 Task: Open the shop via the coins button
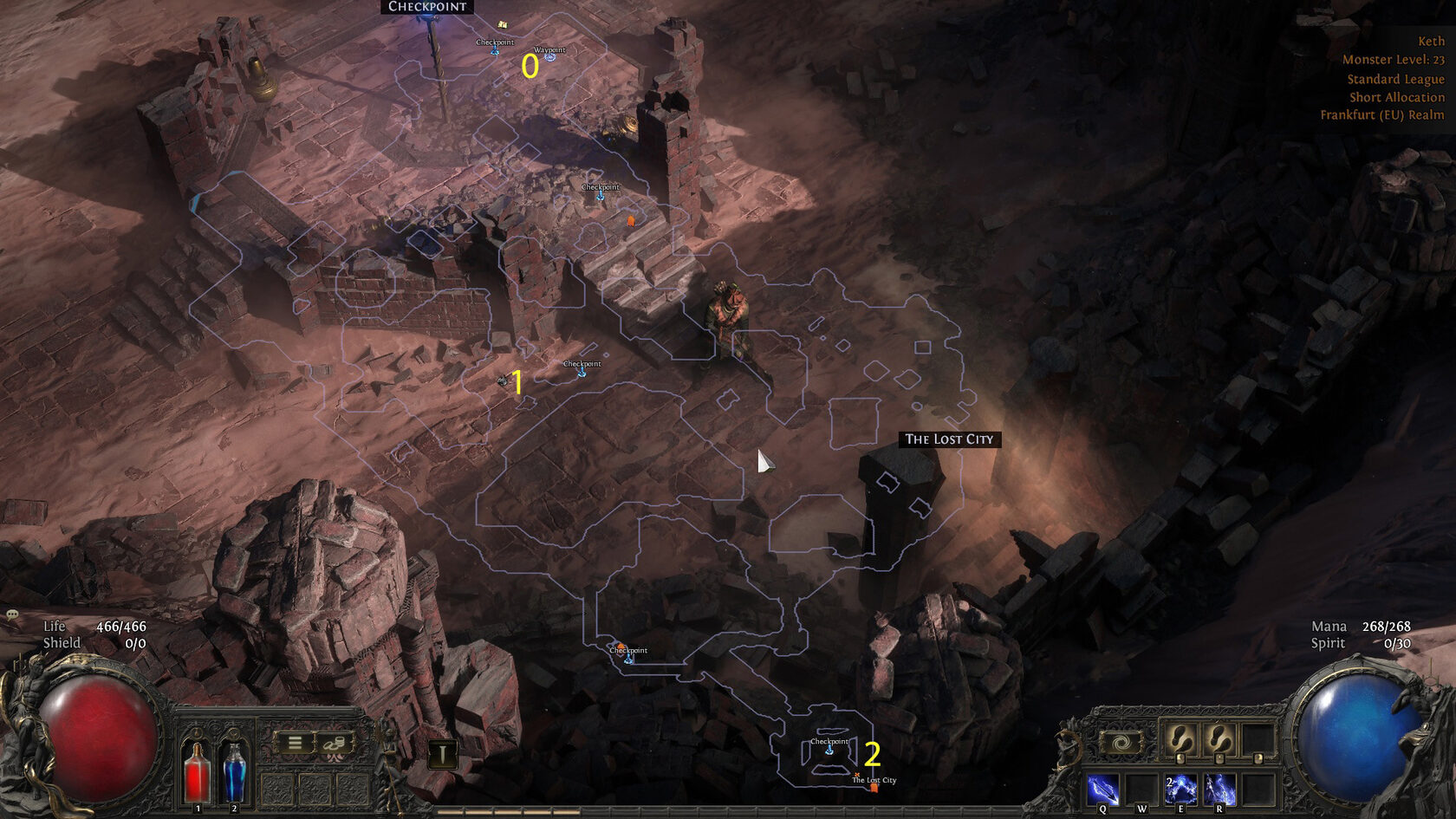[x=335, y=743]
